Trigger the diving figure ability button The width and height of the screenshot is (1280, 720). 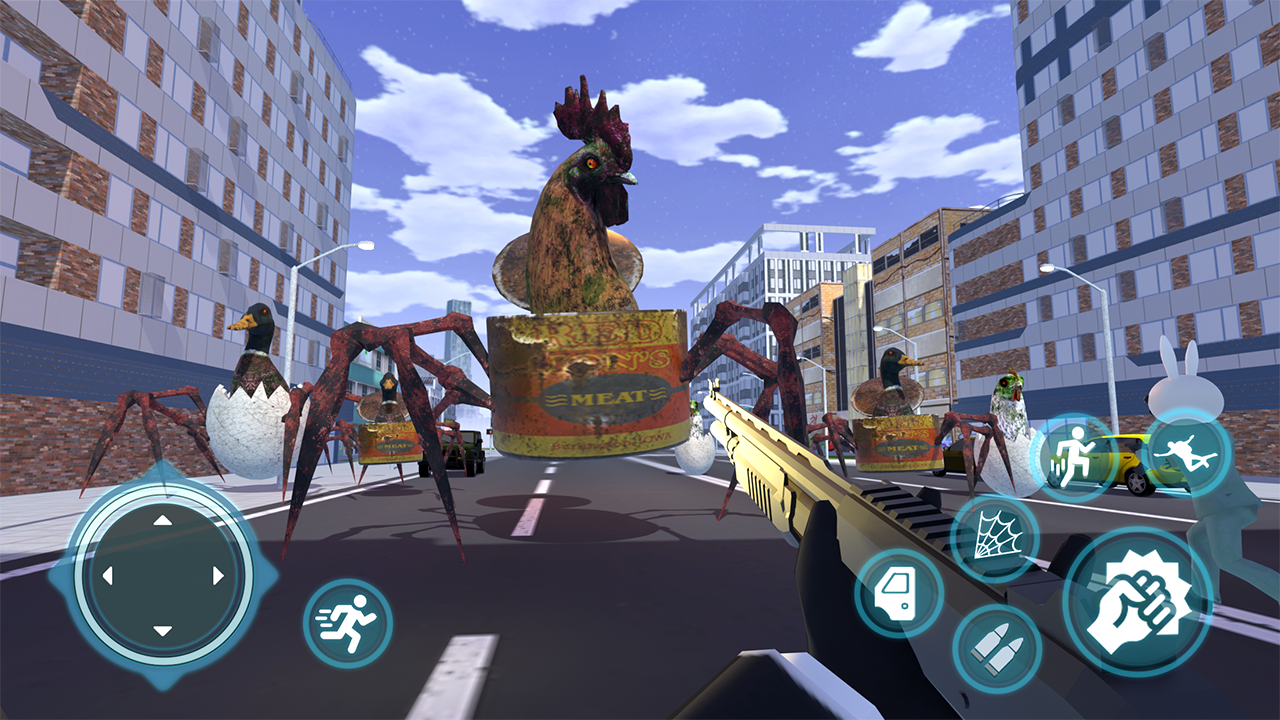pyautogui.click(x=1186, y=451)
